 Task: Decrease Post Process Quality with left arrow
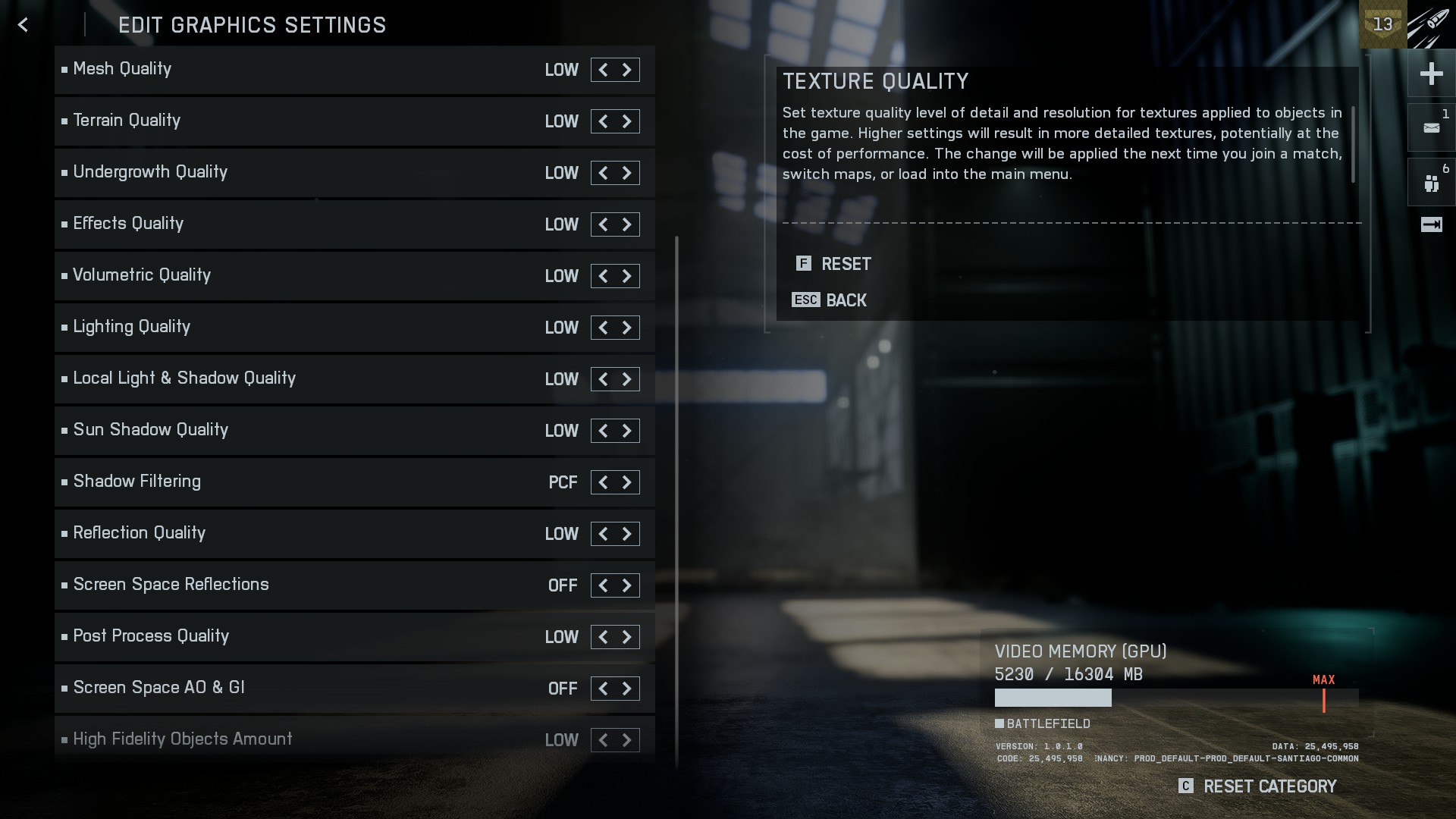tap(603, 637)
